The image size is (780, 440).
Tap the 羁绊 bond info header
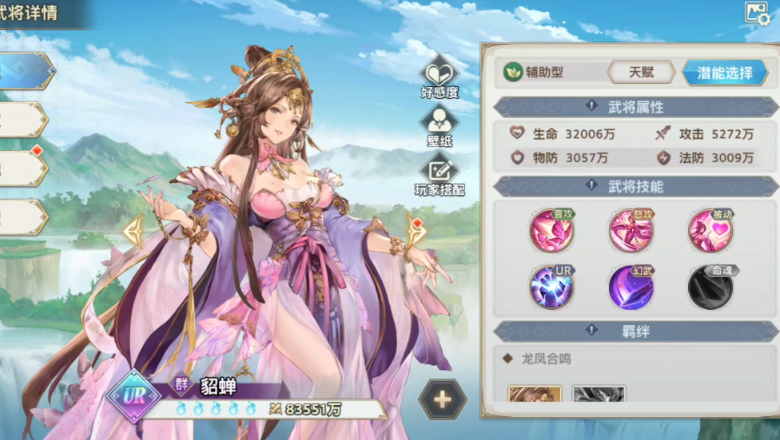click(636, 331)
